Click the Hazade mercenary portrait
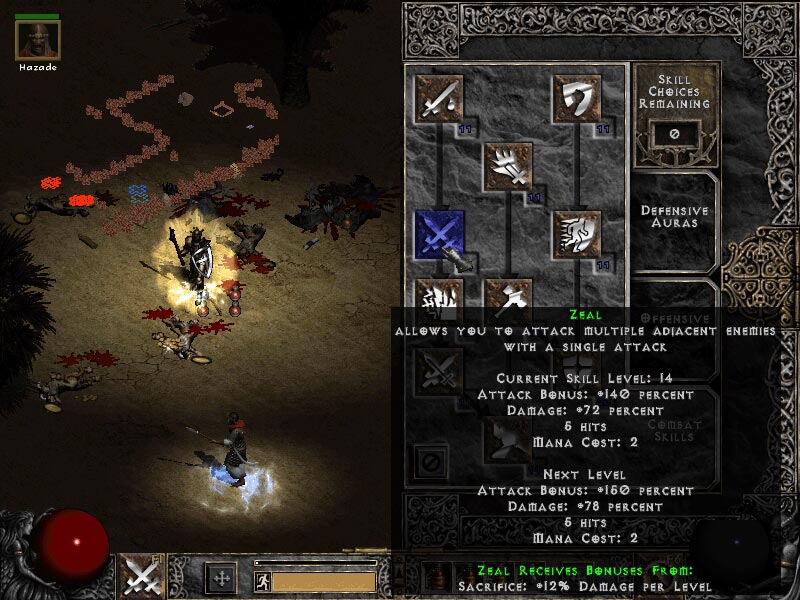 [38, 40]
